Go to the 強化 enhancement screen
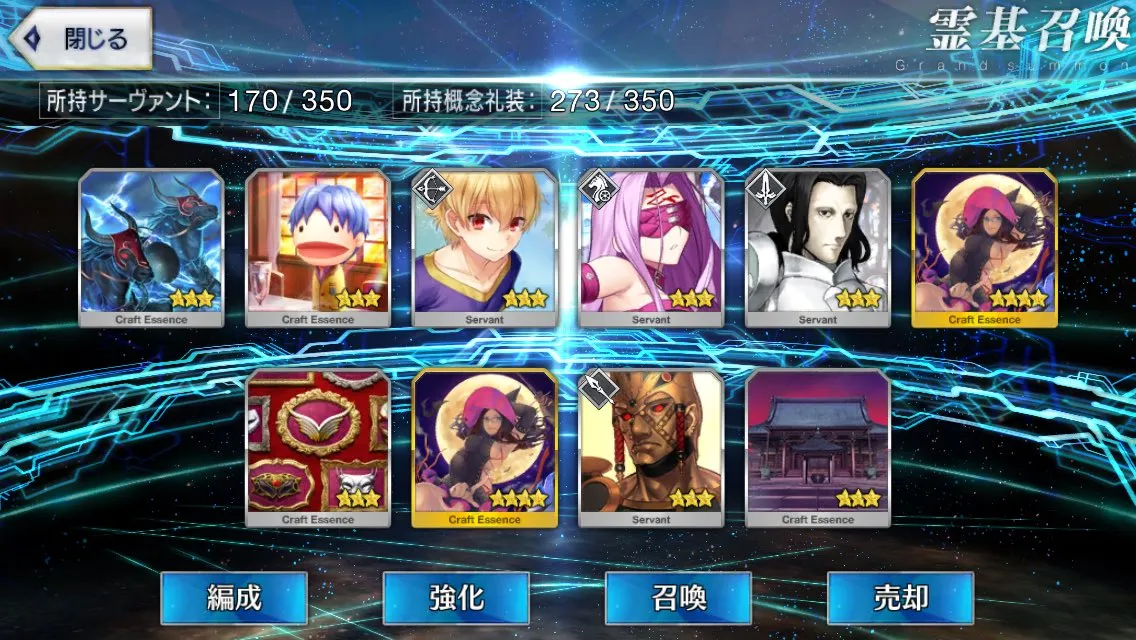 455,598
